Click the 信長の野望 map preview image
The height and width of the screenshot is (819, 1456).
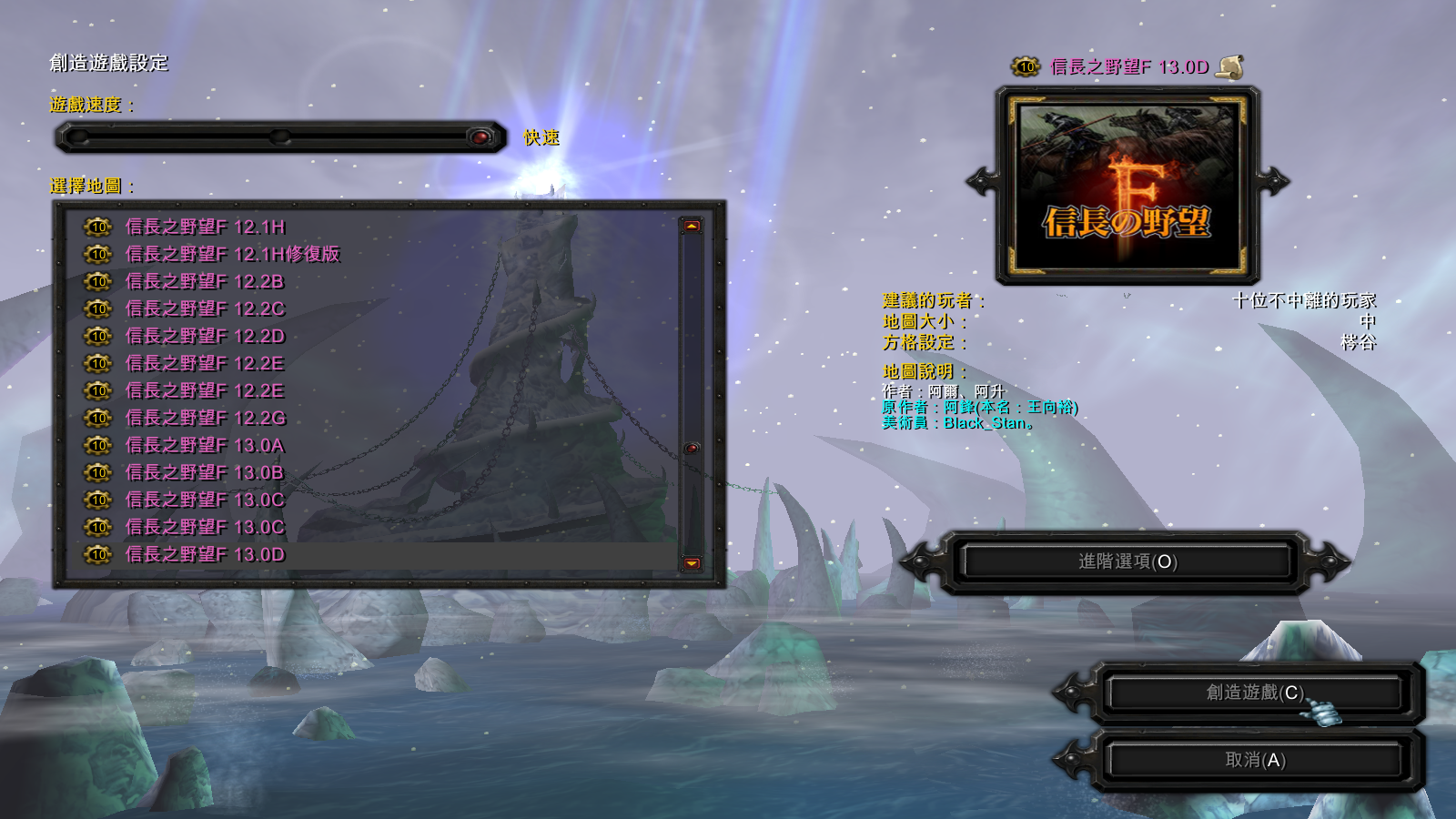(1127, 186)
